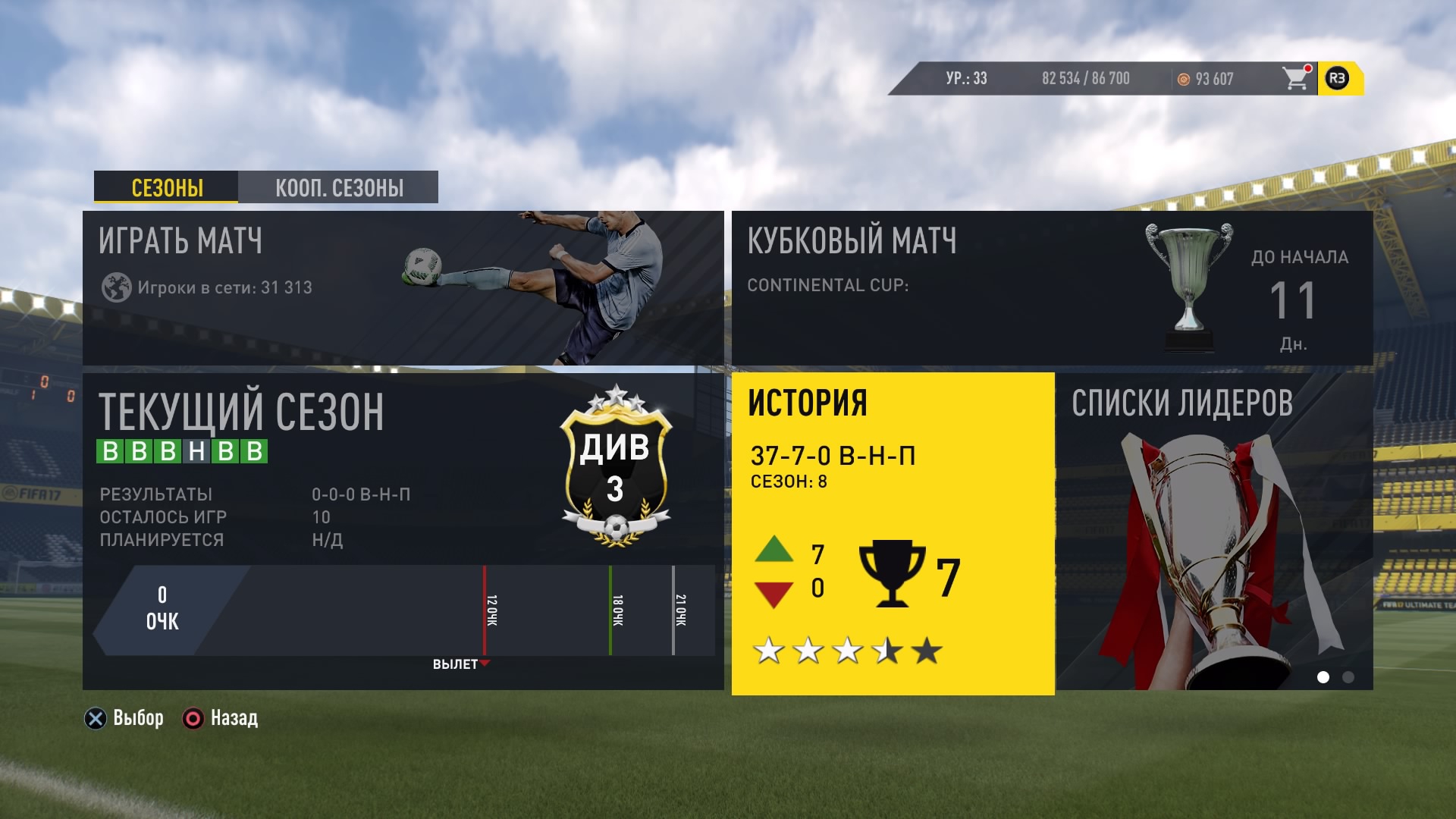Select the Играть матч tile
The width and height of the screenshot is (1456, 819).
coord(403,288)
